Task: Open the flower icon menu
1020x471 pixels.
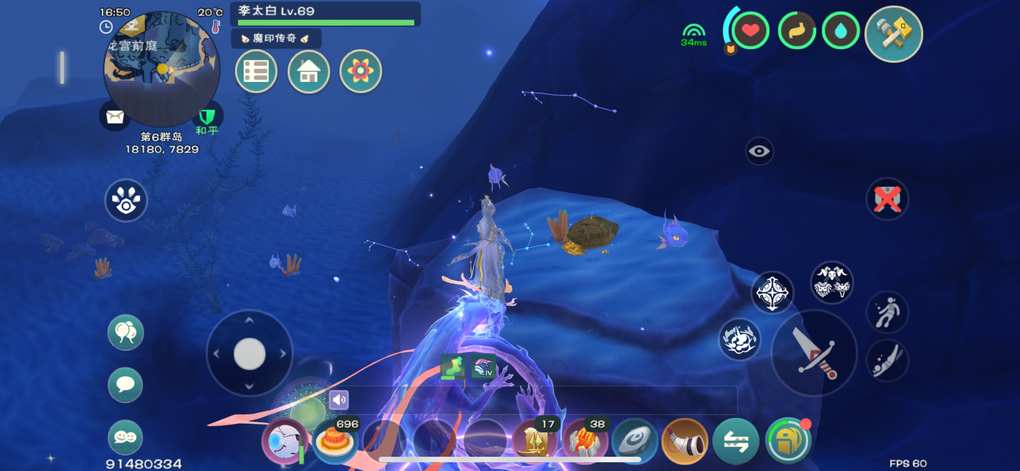Action: point(360,71)
